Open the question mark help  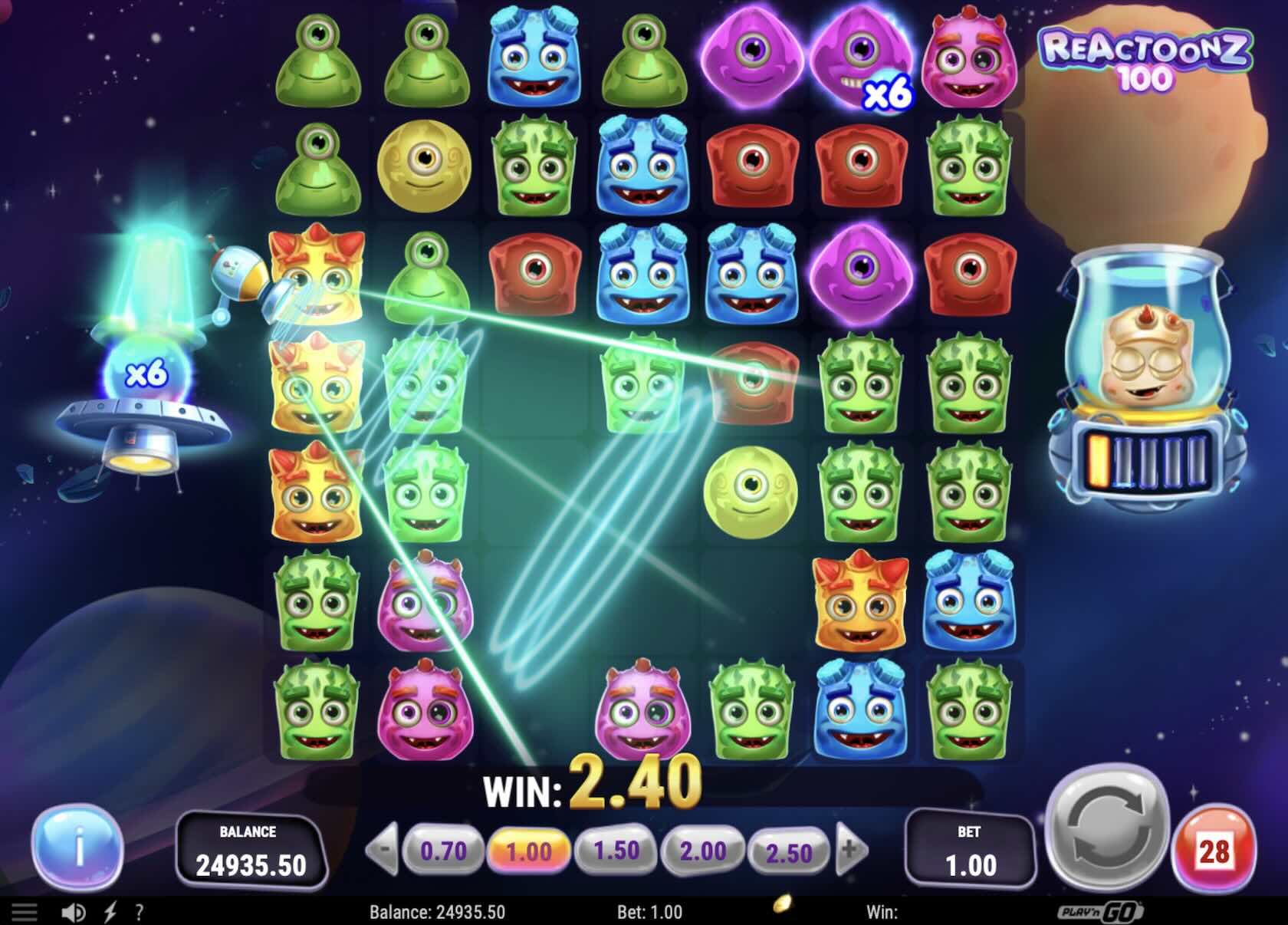coord(139,912)
